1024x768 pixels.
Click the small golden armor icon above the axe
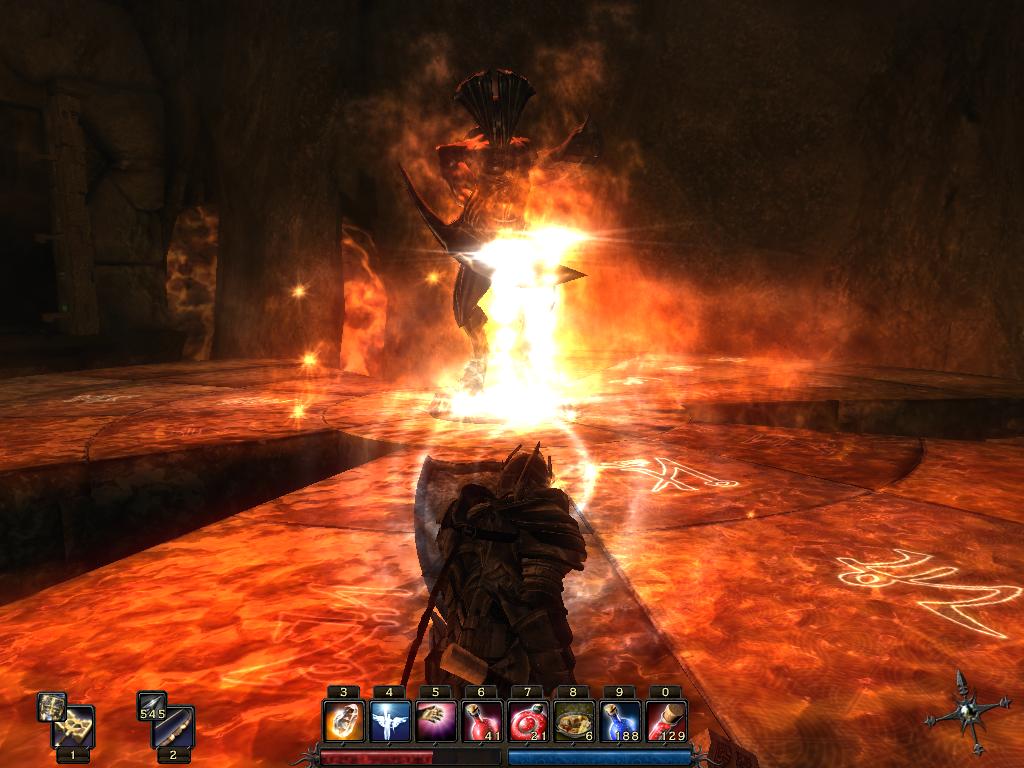[53, 706]
